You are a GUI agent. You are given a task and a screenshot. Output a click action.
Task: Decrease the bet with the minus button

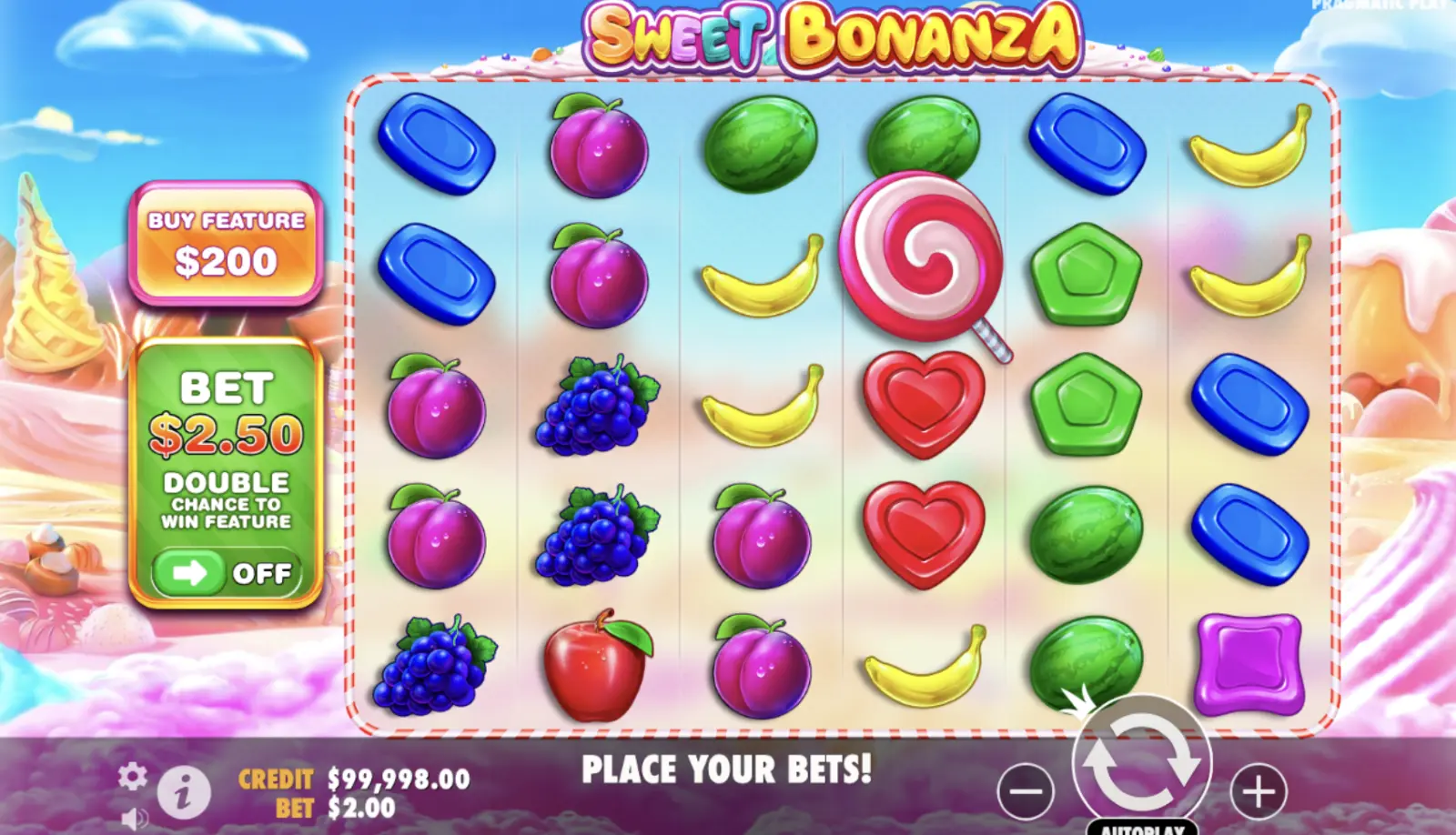(1025, 790)
